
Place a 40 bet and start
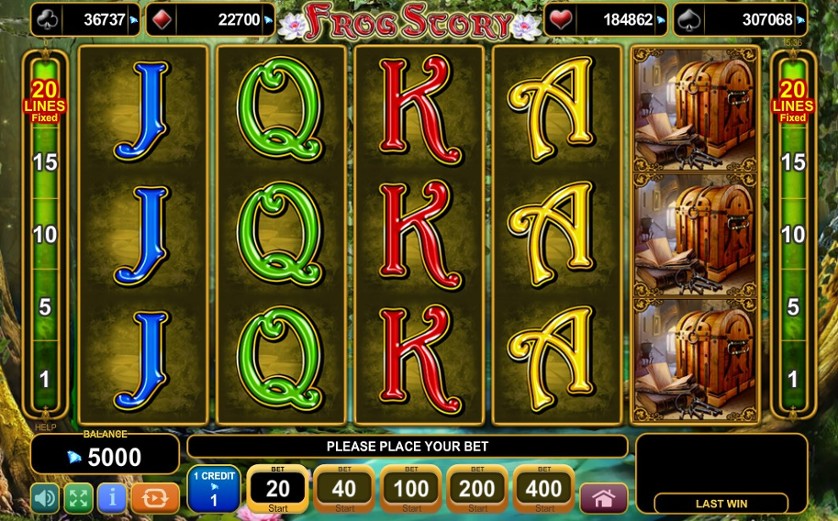click(343, 488)
